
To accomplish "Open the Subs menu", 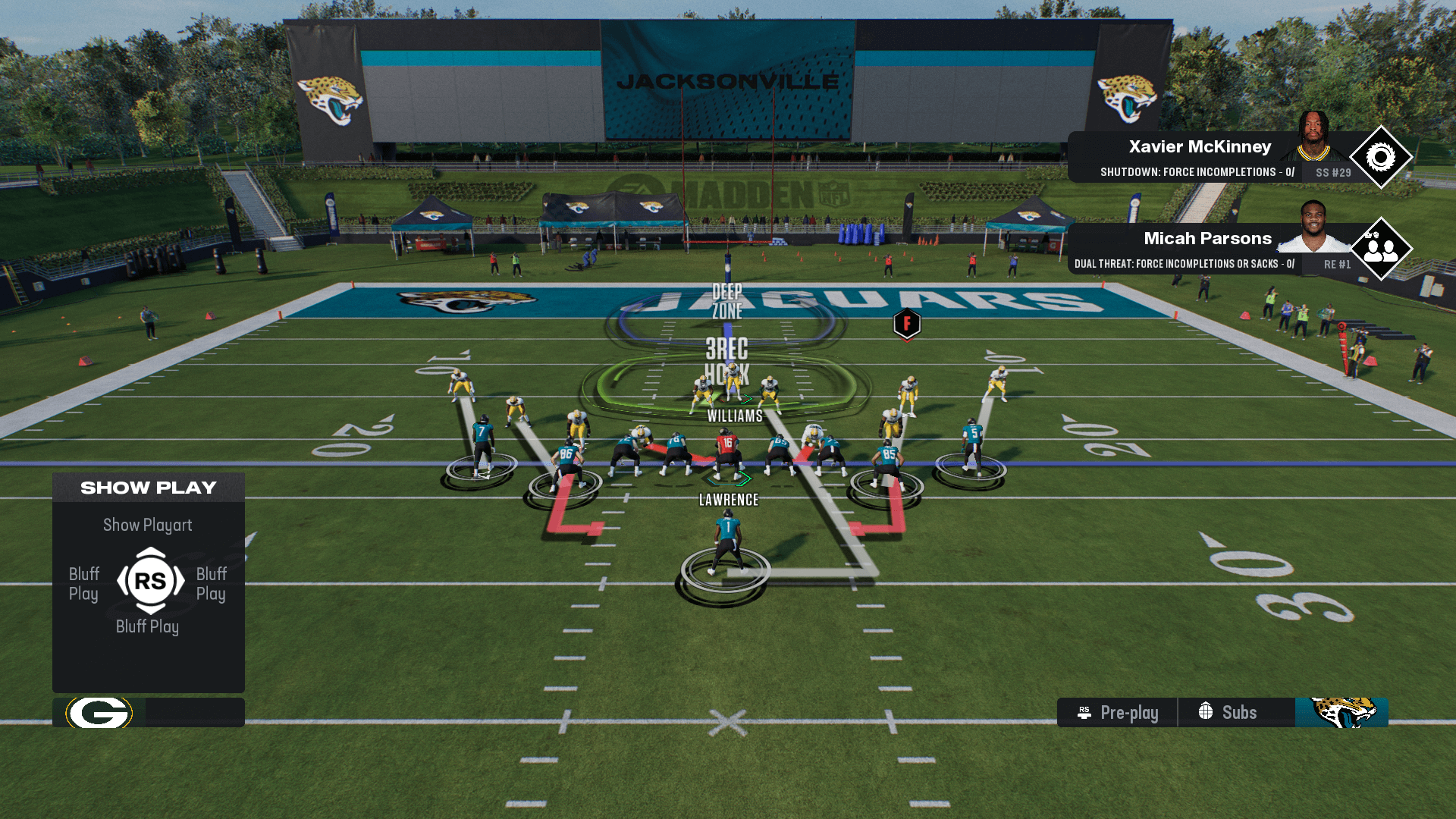I will tap(1228, 713).
